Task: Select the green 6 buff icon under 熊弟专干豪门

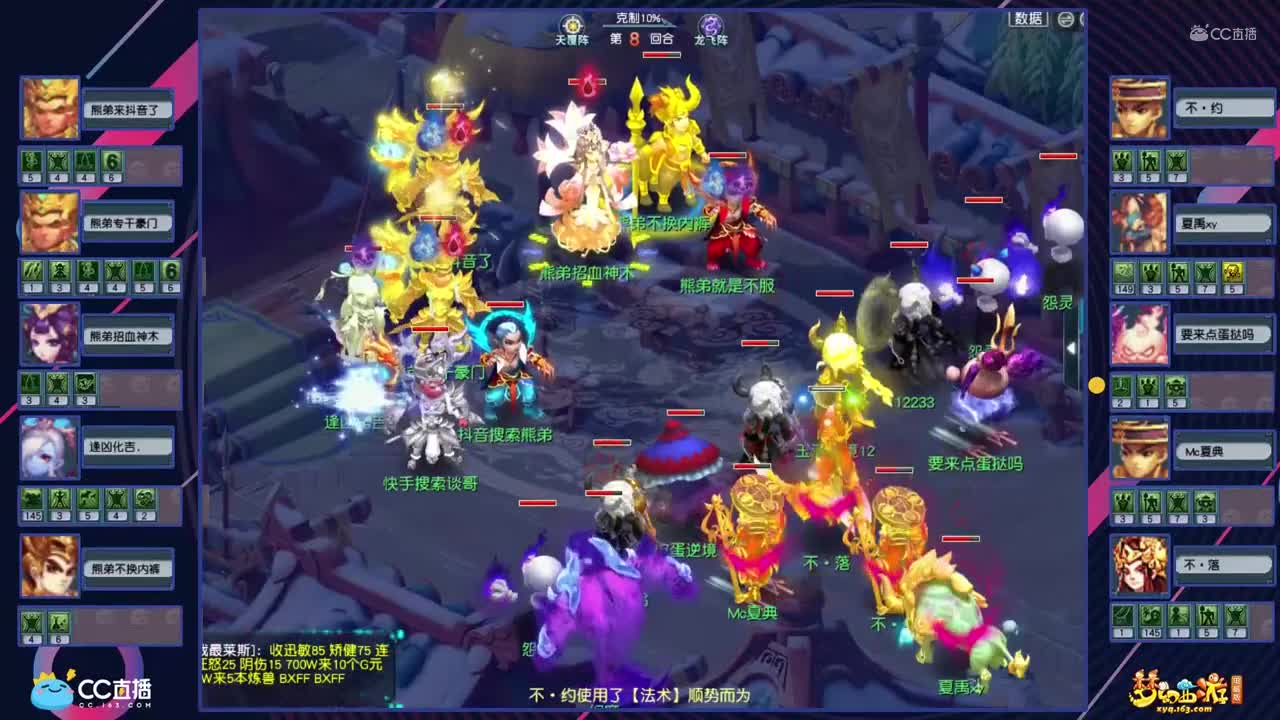Action: pyautogui.click(x=170, y=270)
